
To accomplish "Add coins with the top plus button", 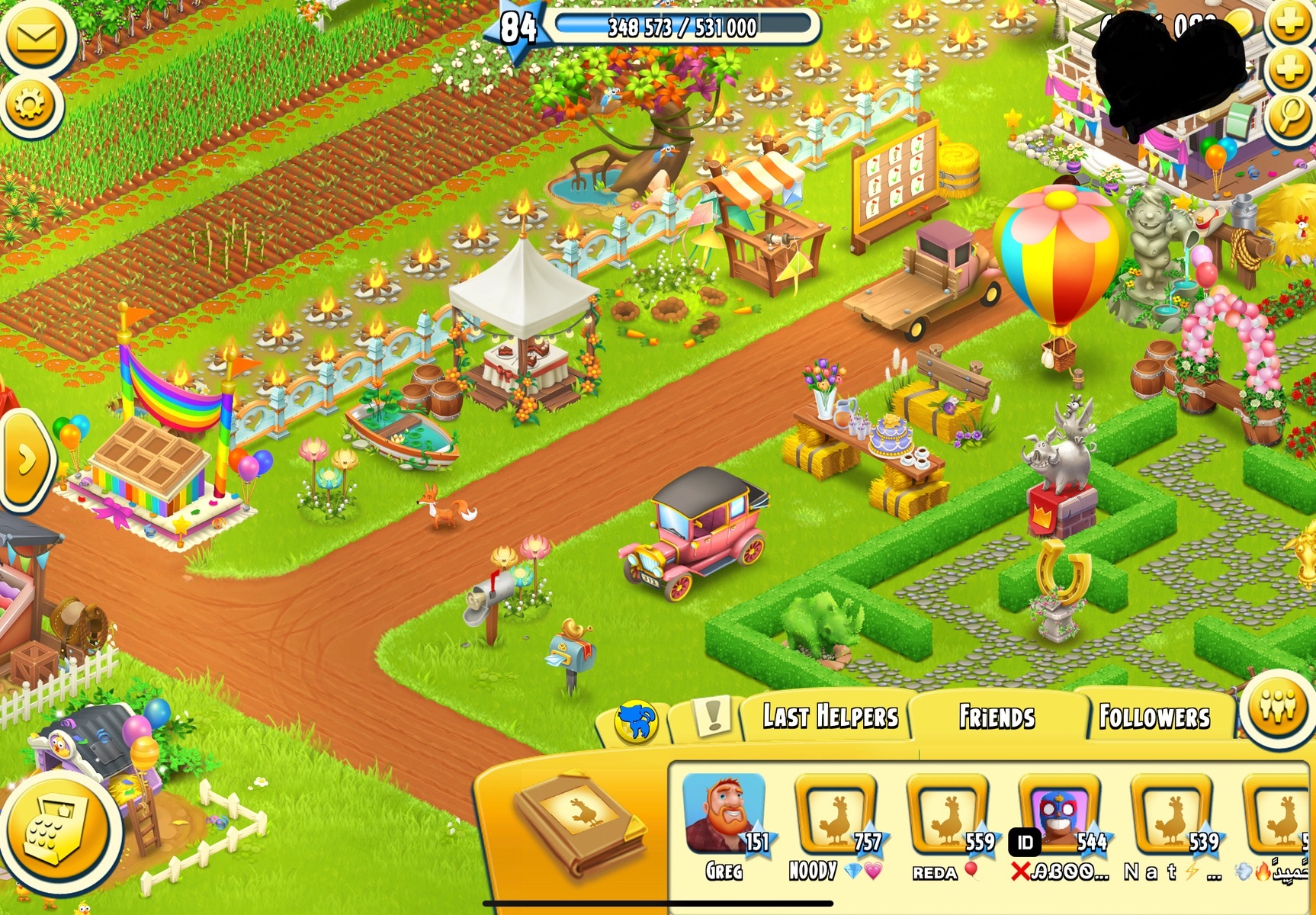I will 1289,24.
